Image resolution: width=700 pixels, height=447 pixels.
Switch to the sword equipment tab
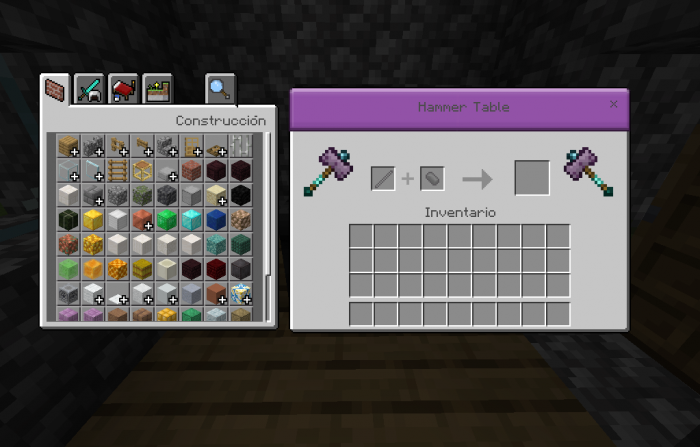point(89,90)
